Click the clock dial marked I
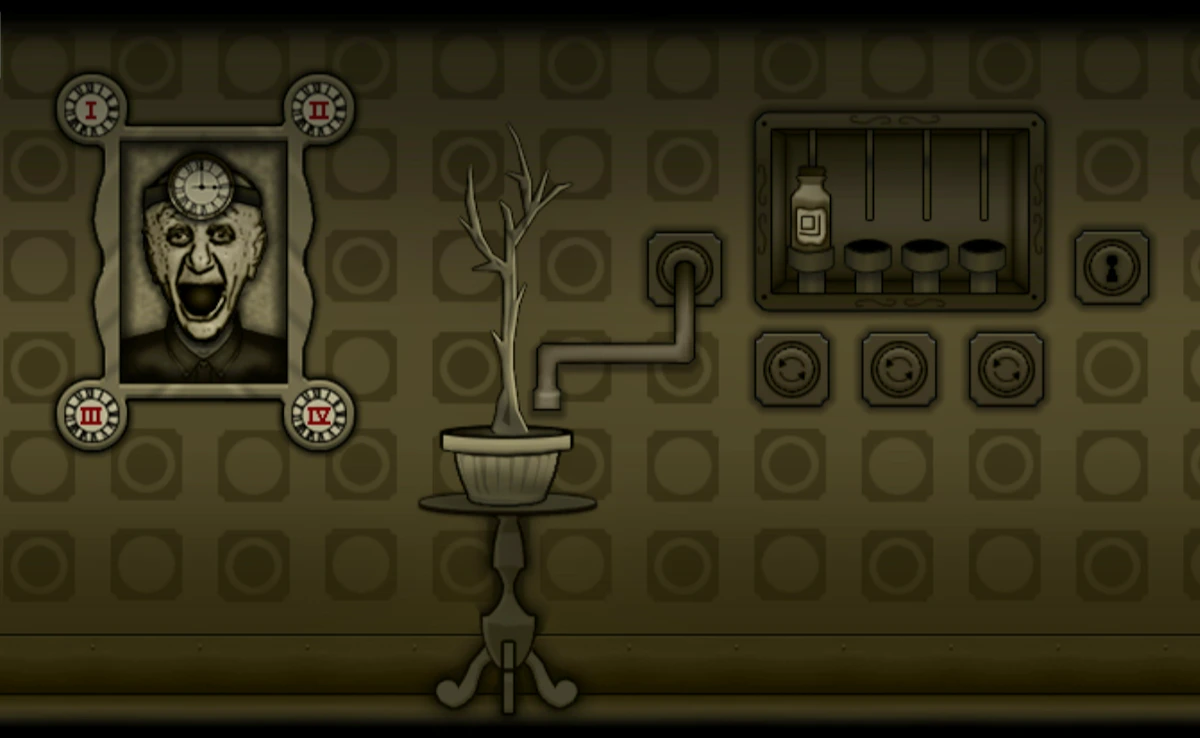This screenshot has width=1200, height=738. tap(91, 109)
